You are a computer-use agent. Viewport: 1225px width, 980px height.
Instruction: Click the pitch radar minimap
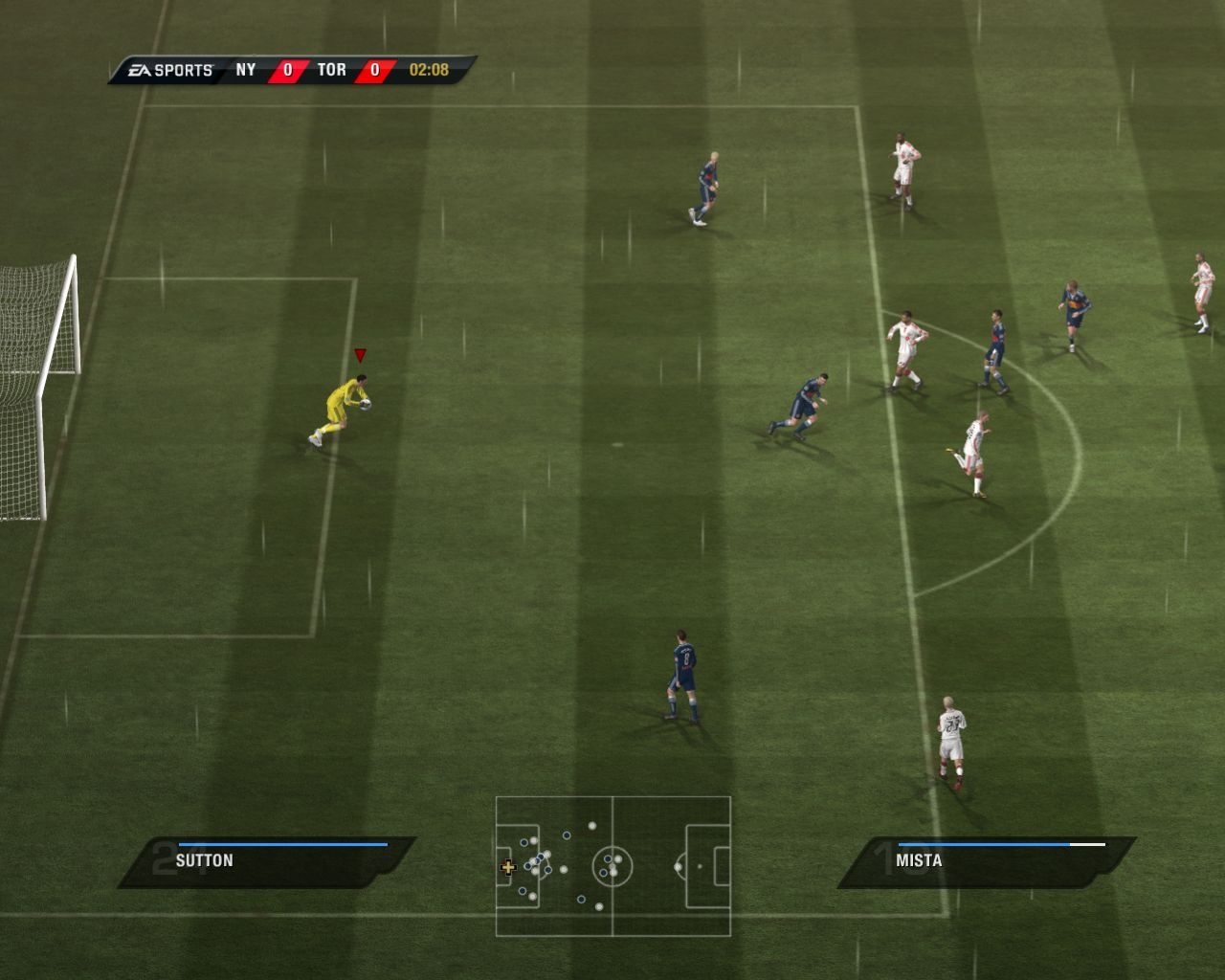pyautogui.click(x=612, y=866)
